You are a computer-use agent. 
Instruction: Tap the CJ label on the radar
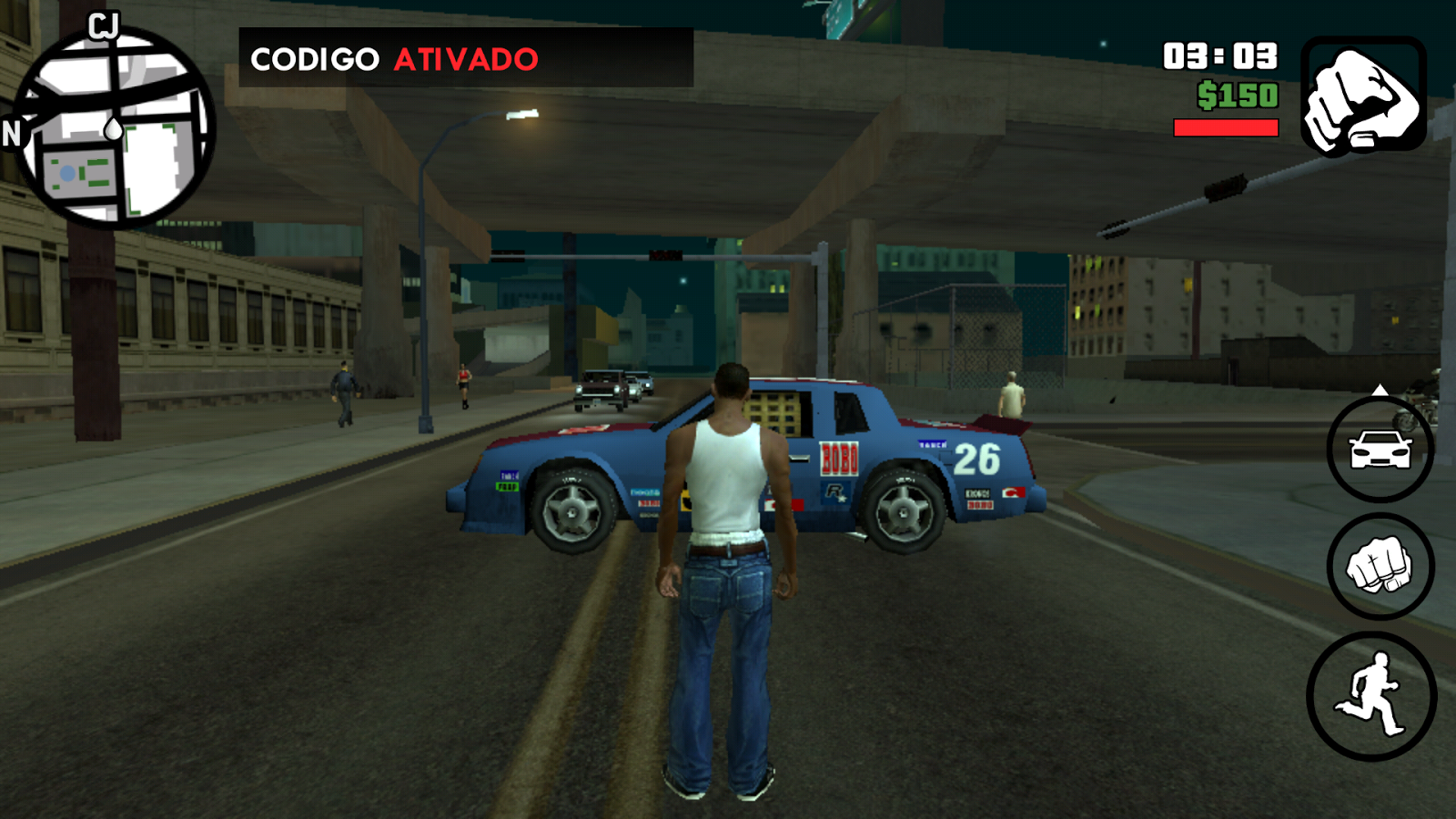tap(103, 27)
